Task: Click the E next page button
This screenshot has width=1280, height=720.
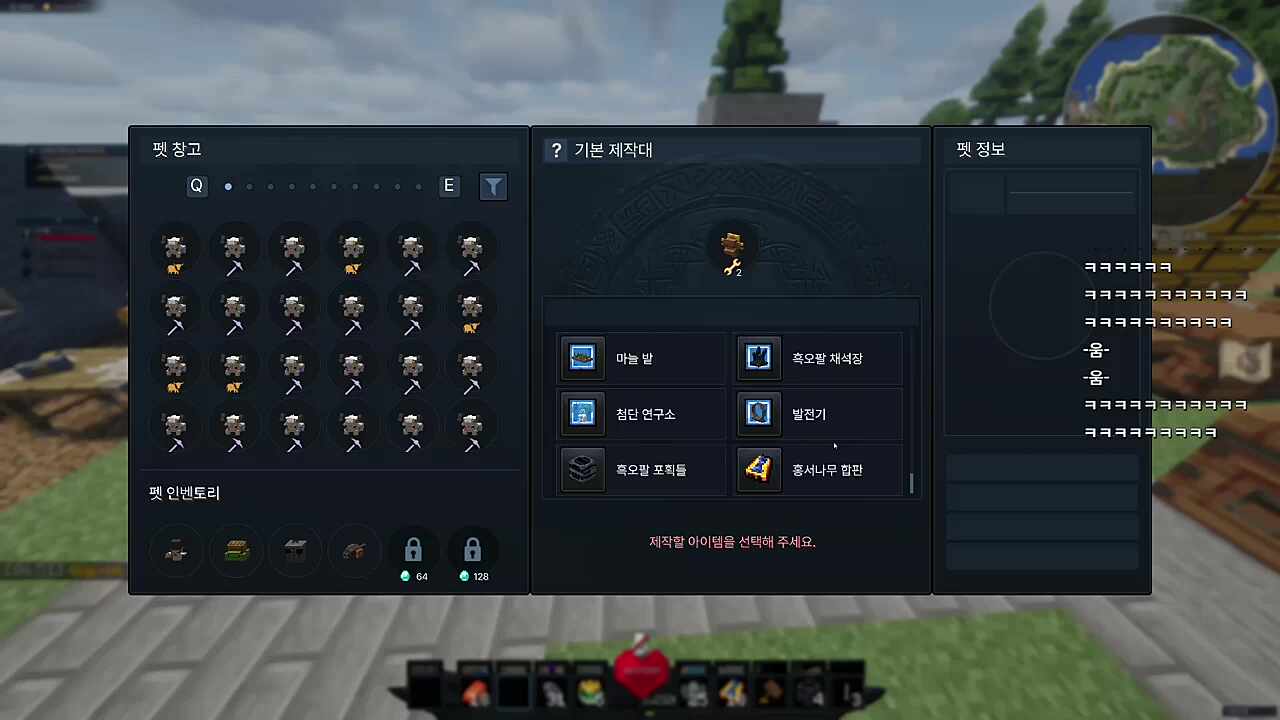Action: pos(448,186)
